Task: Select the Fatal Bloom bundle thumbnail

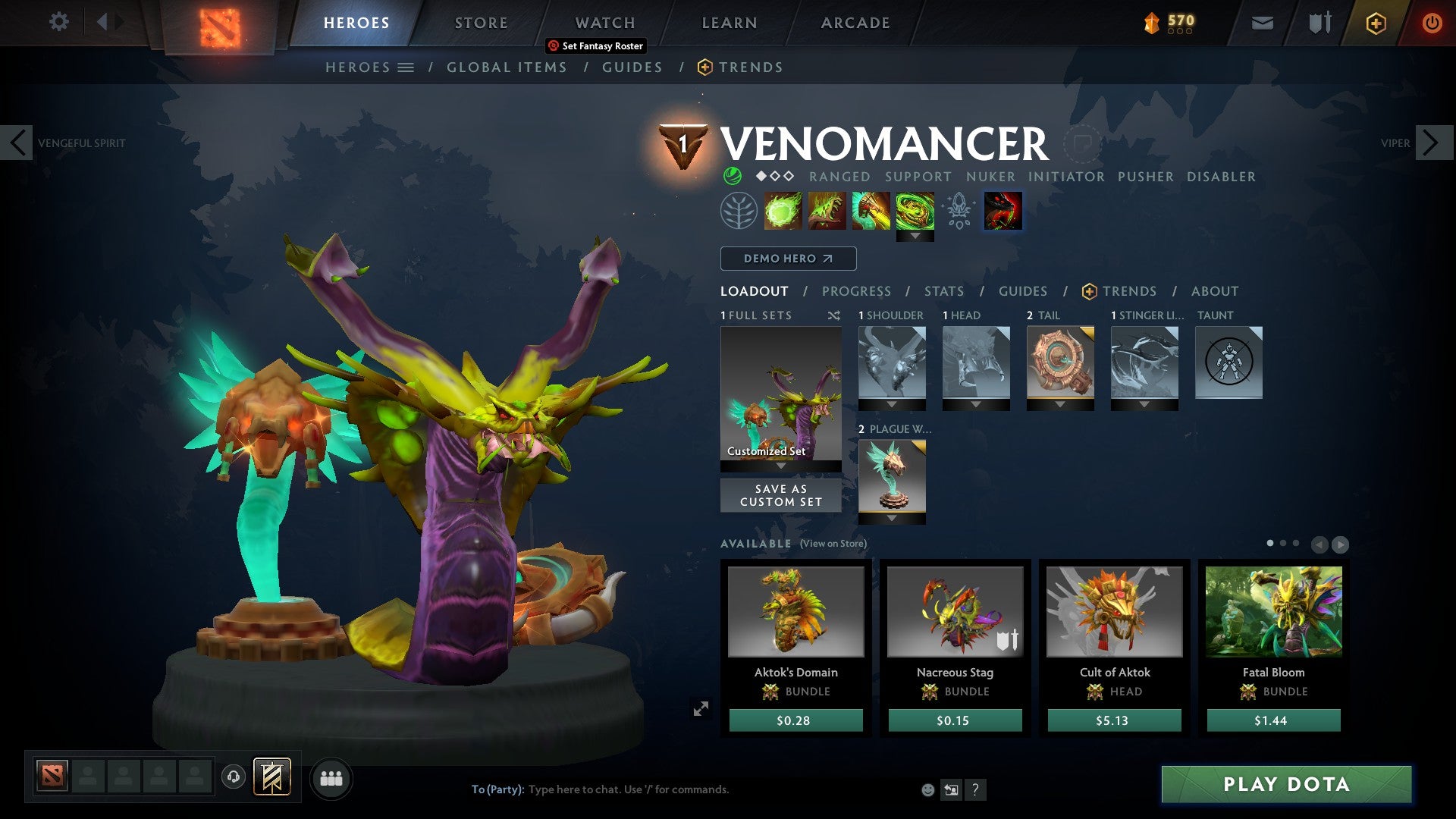Action: [1273, 611]
